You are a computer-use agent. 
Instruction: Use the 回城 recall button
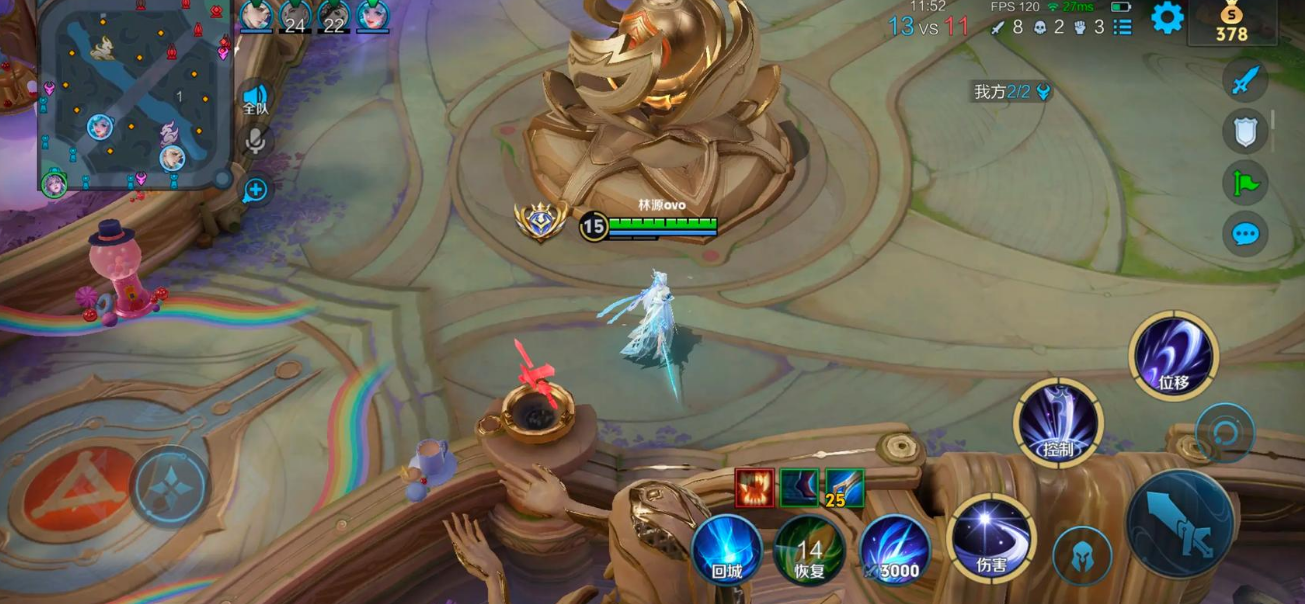tap(727, 550)
